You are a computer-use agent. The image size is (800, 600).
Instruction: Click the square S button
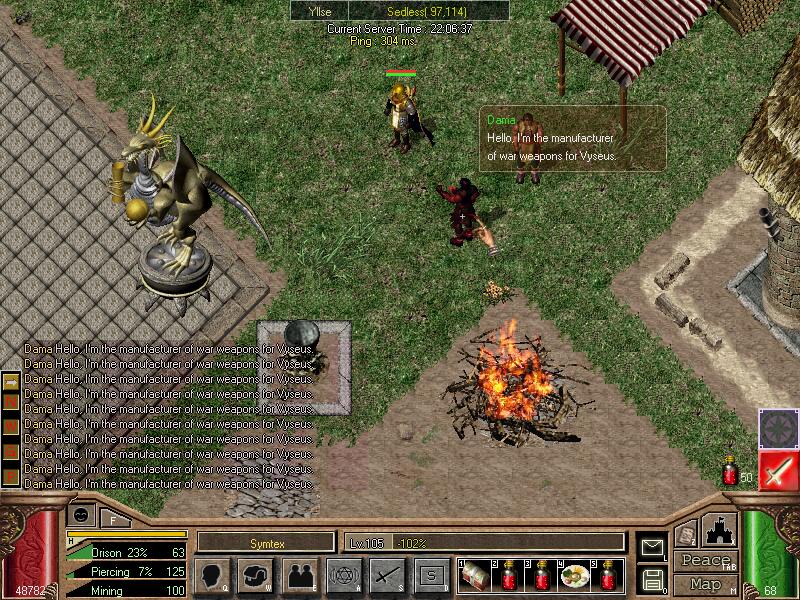tap(431, 575)
